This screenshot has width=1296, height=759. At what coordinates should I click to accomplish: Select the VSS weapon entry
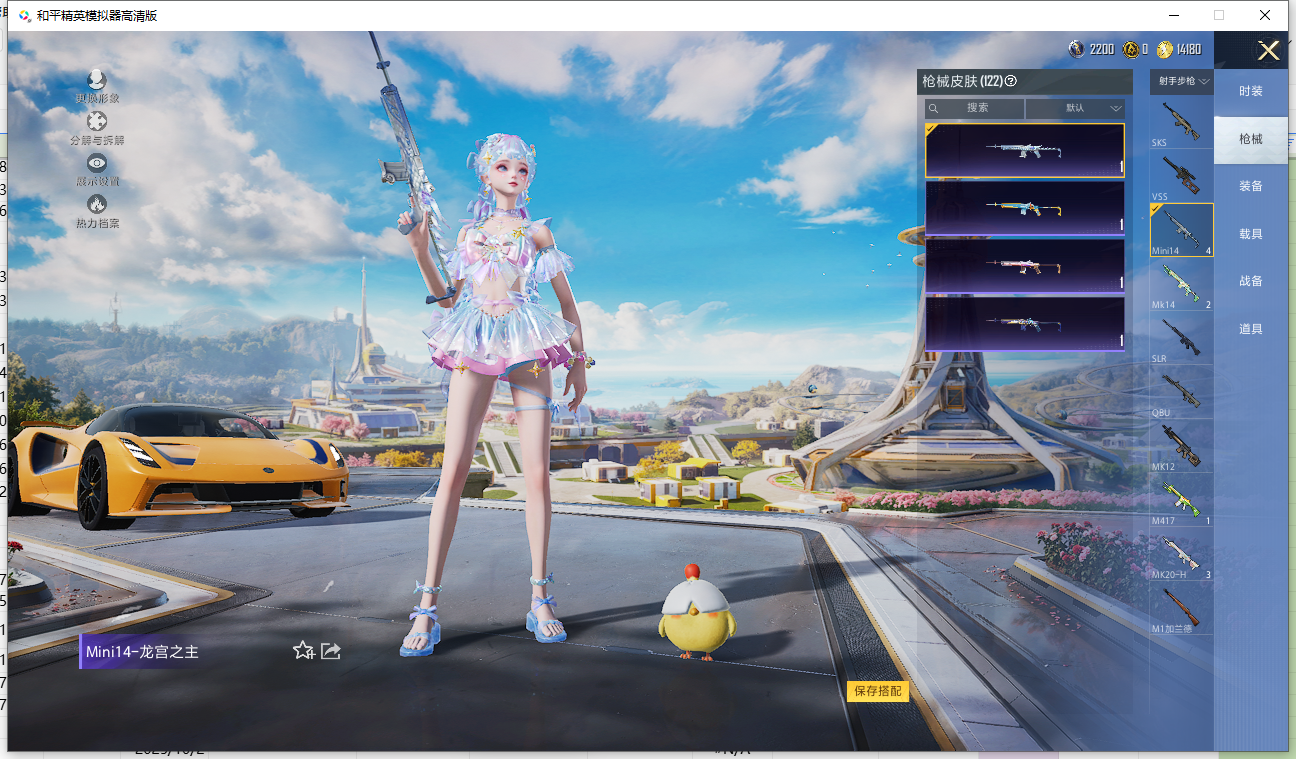[x=1181, y=177]
